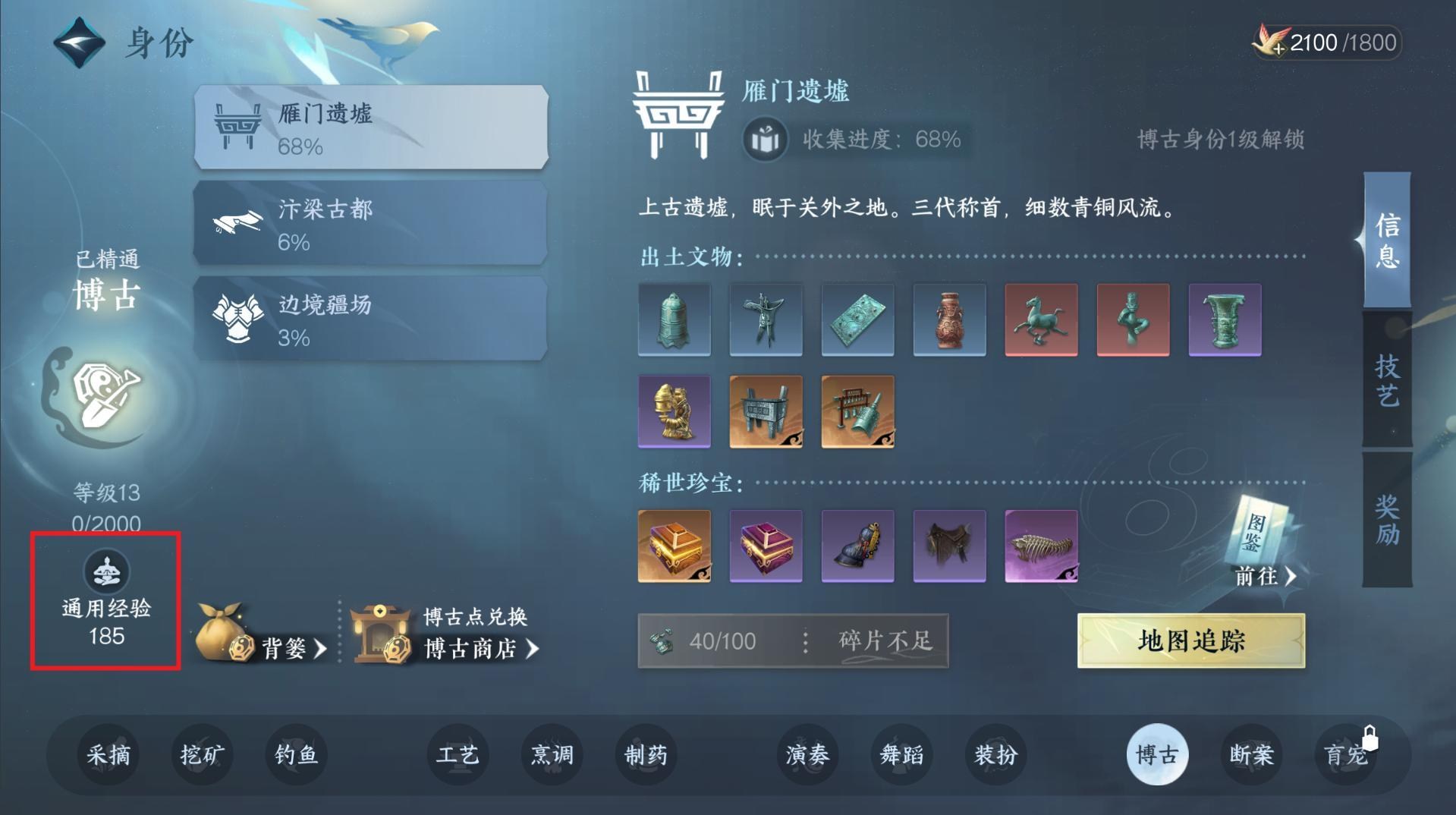
Task: Select the 演奏 music performance icon
Action: point(809,755)
